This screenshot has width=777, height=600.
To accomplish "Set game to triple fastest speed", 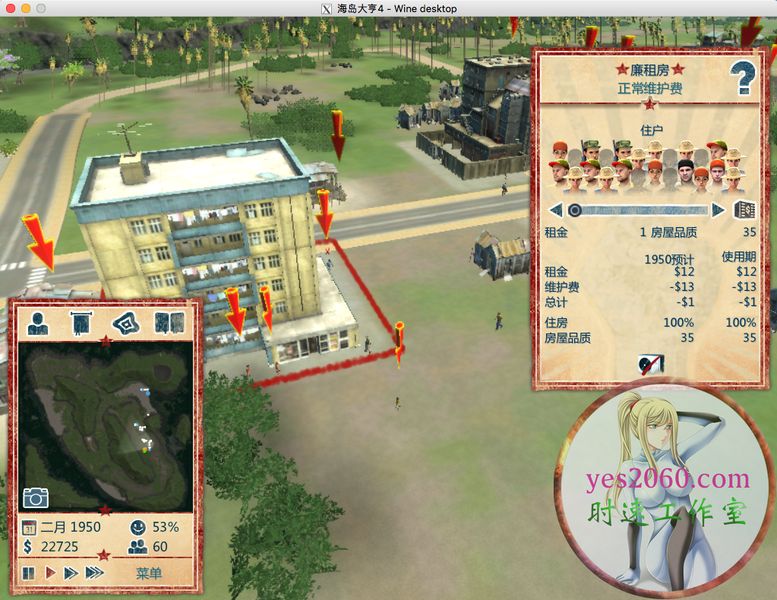I will (95, 573).
